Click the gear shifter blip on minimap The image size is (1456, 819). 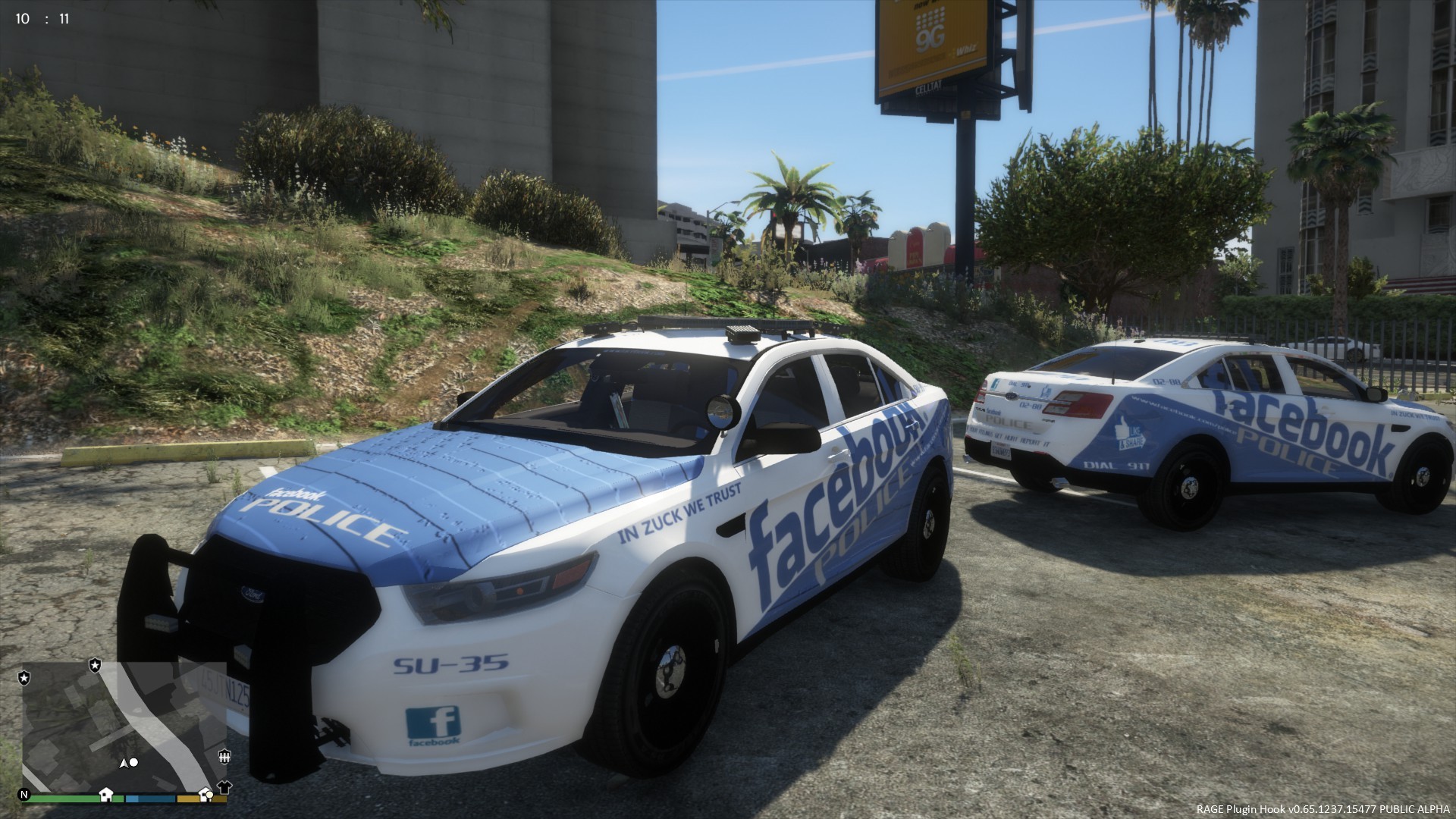(224, 756)
